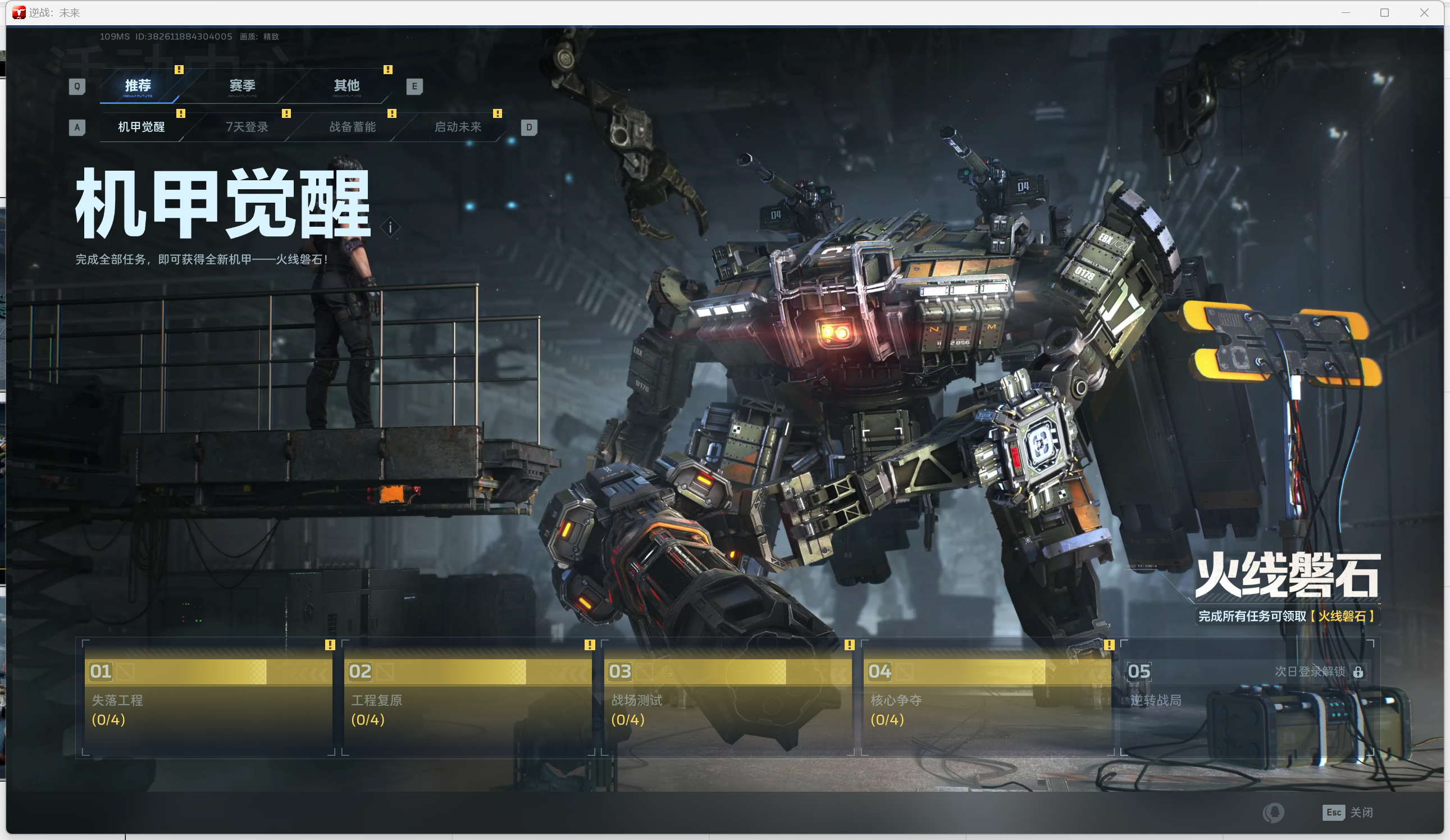Choose the 启动未来 sub-tab
This screenshot has width=1450, height=840.
pos(458,126)
